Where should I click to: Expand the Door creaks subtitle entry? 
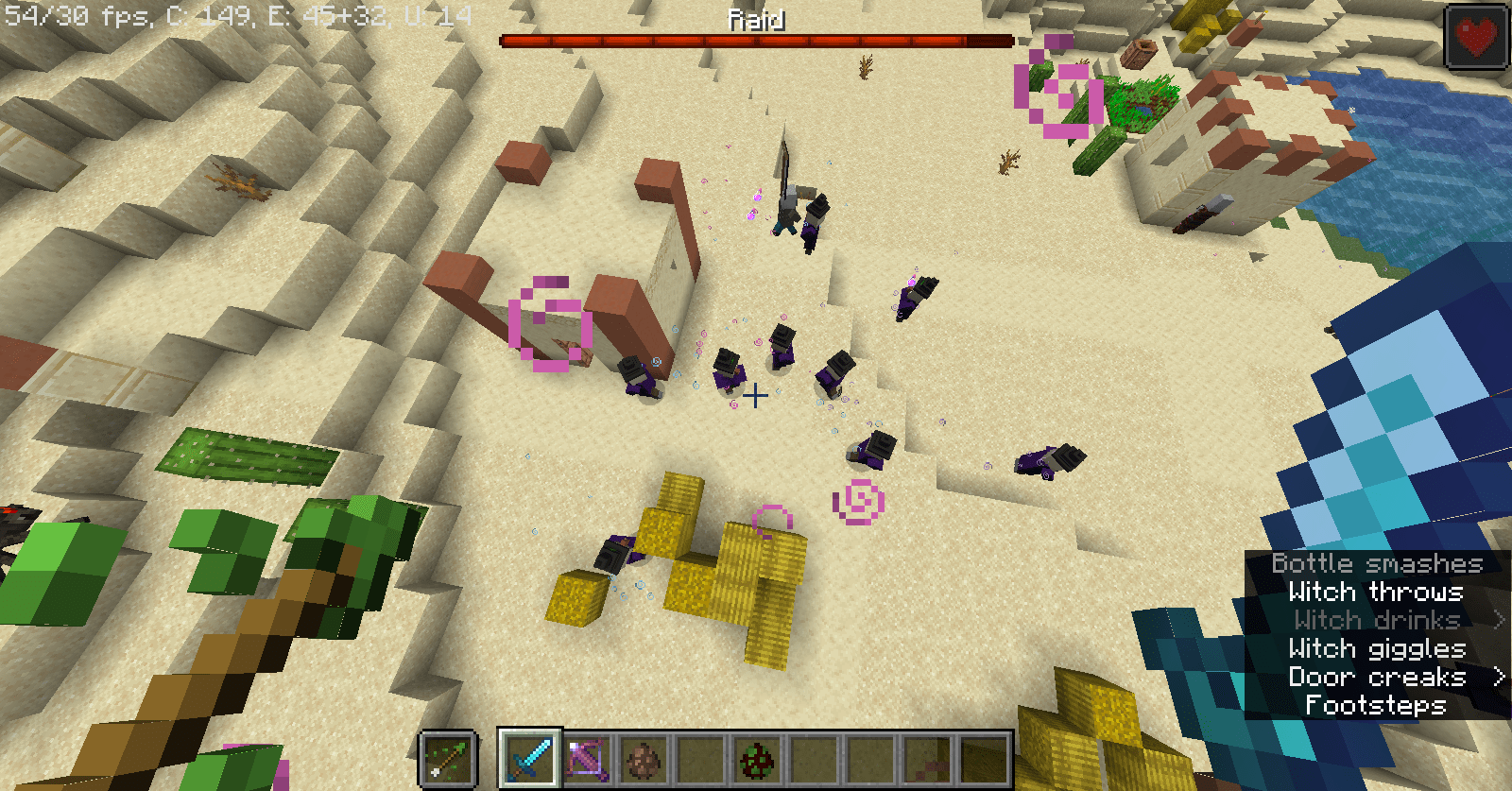pos(1379,678)
